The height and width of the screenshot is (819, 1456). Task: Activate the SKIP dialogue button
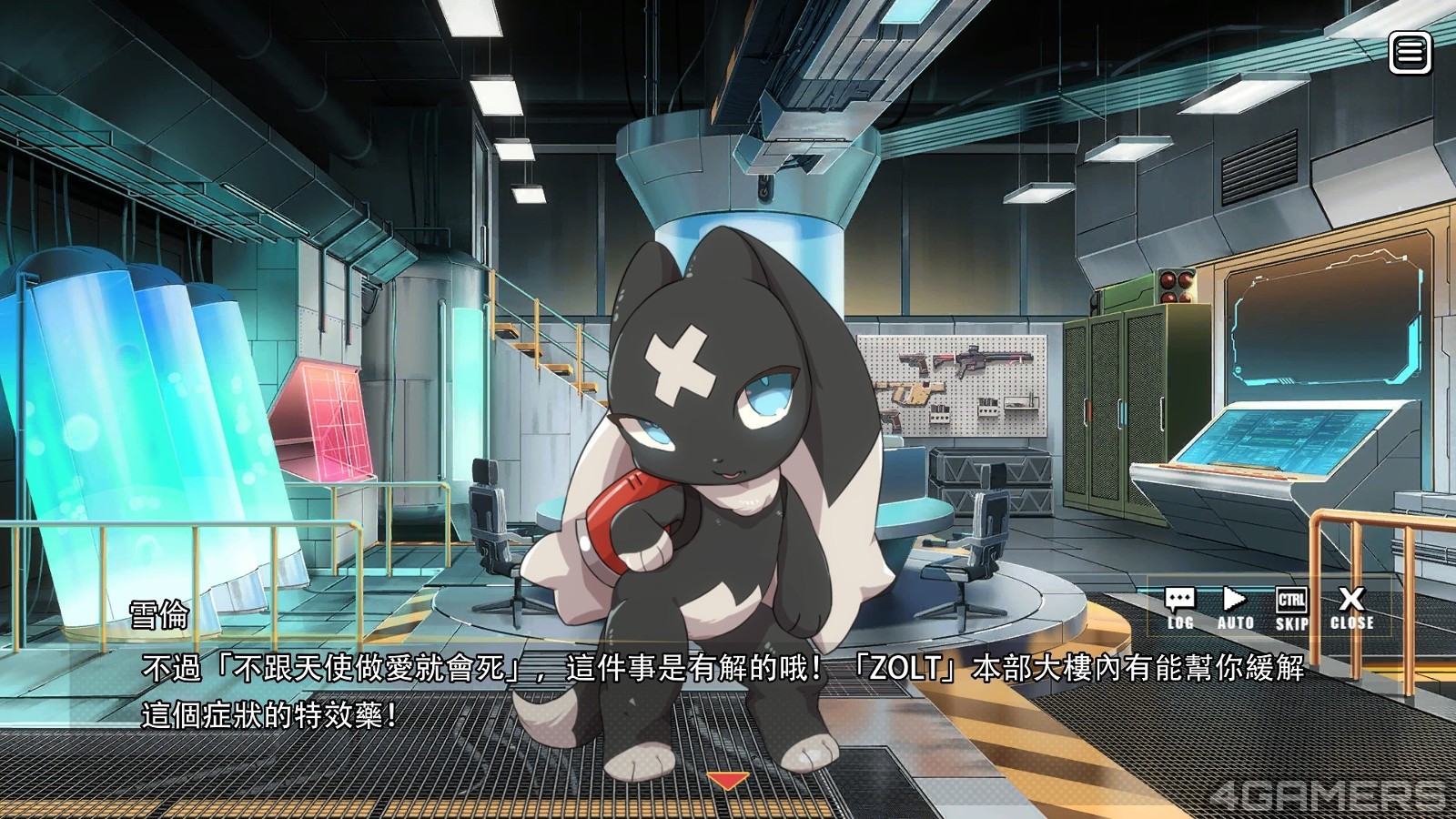point(1291,608)
